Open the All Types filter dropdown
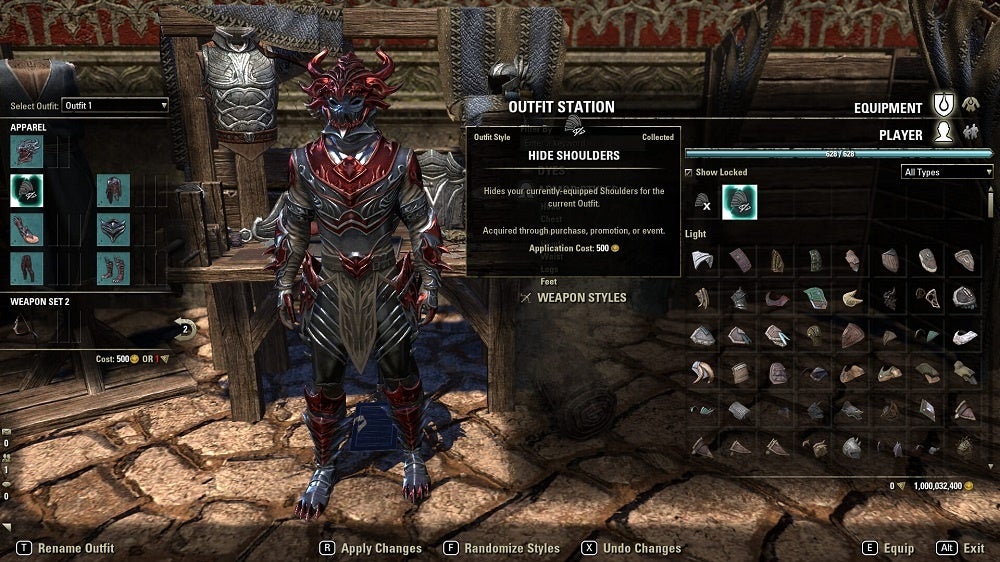This screenshot has width=1000, height=562. [x=947, y=172]
